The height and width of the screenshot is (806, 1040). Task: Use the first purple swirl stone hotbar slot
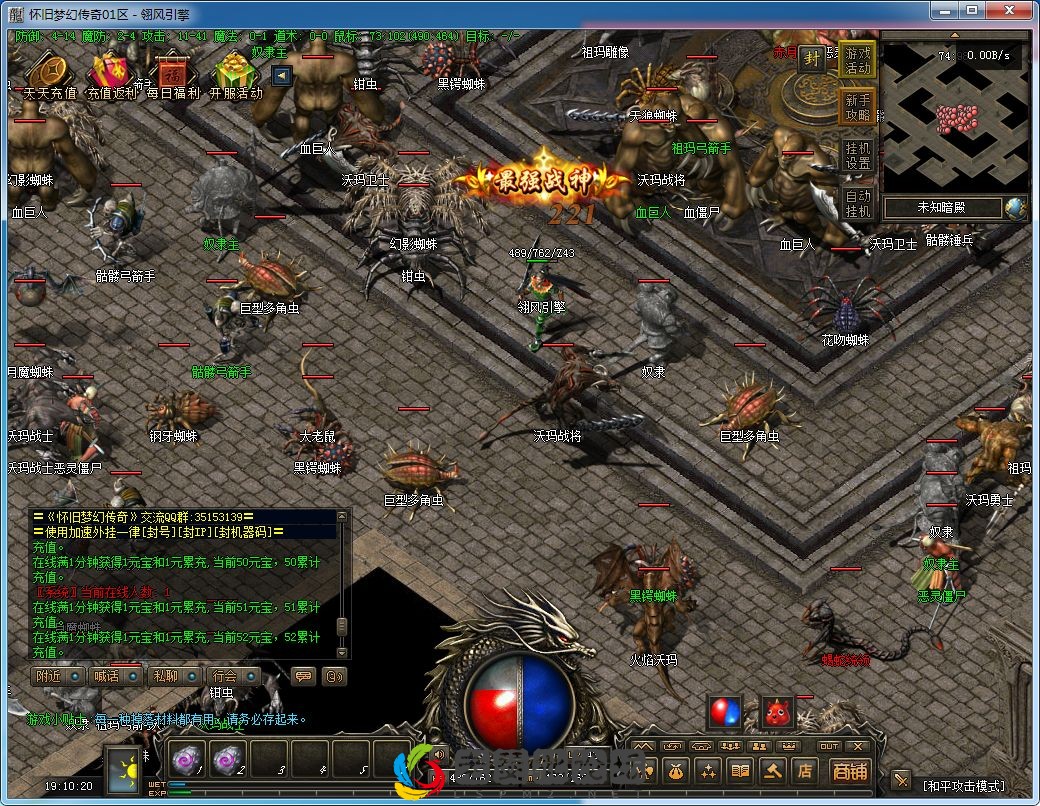coord(186,759)
